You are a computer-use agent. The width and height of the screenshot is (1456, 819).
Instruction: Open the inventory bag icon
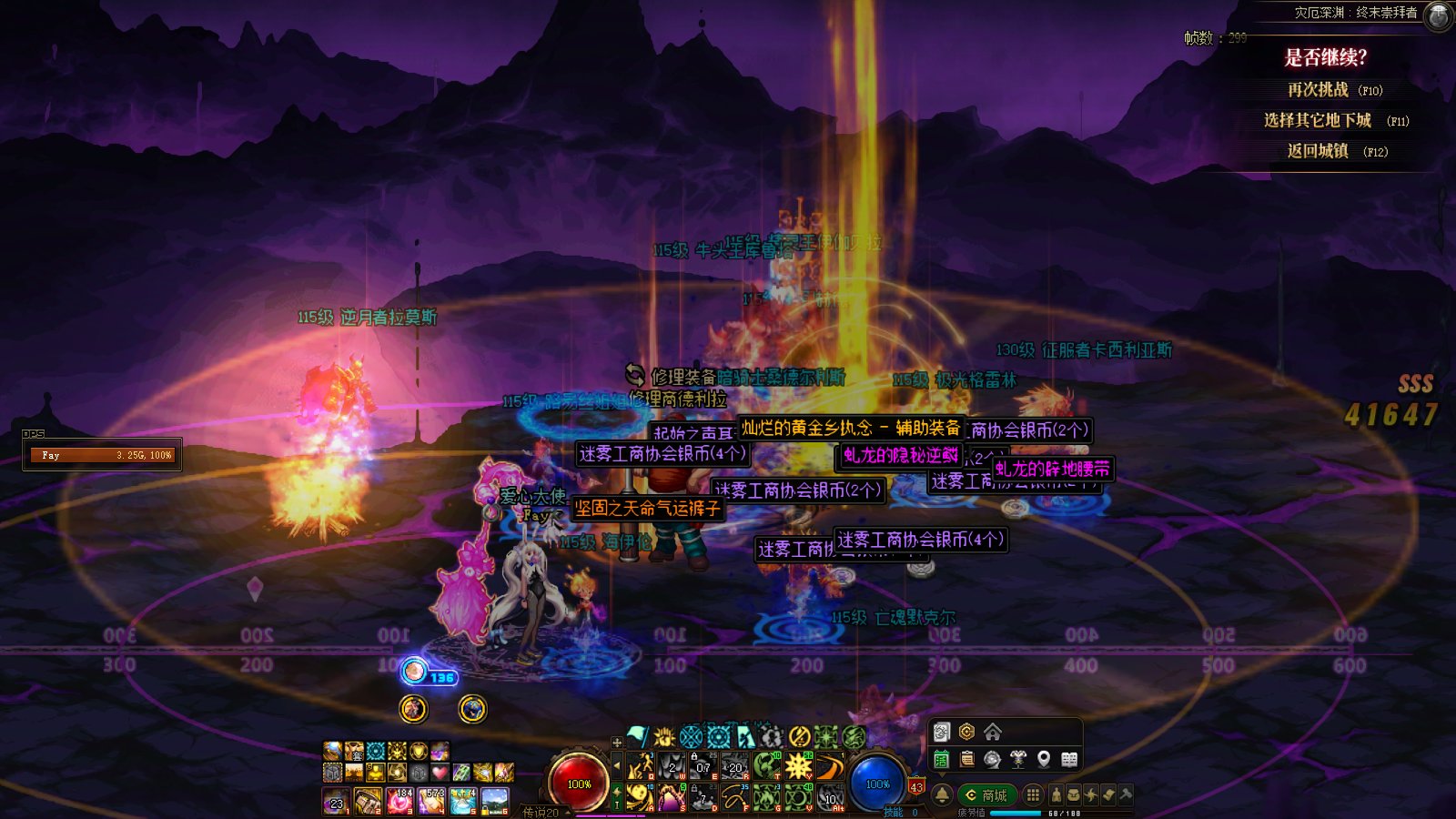[1074, 795]
